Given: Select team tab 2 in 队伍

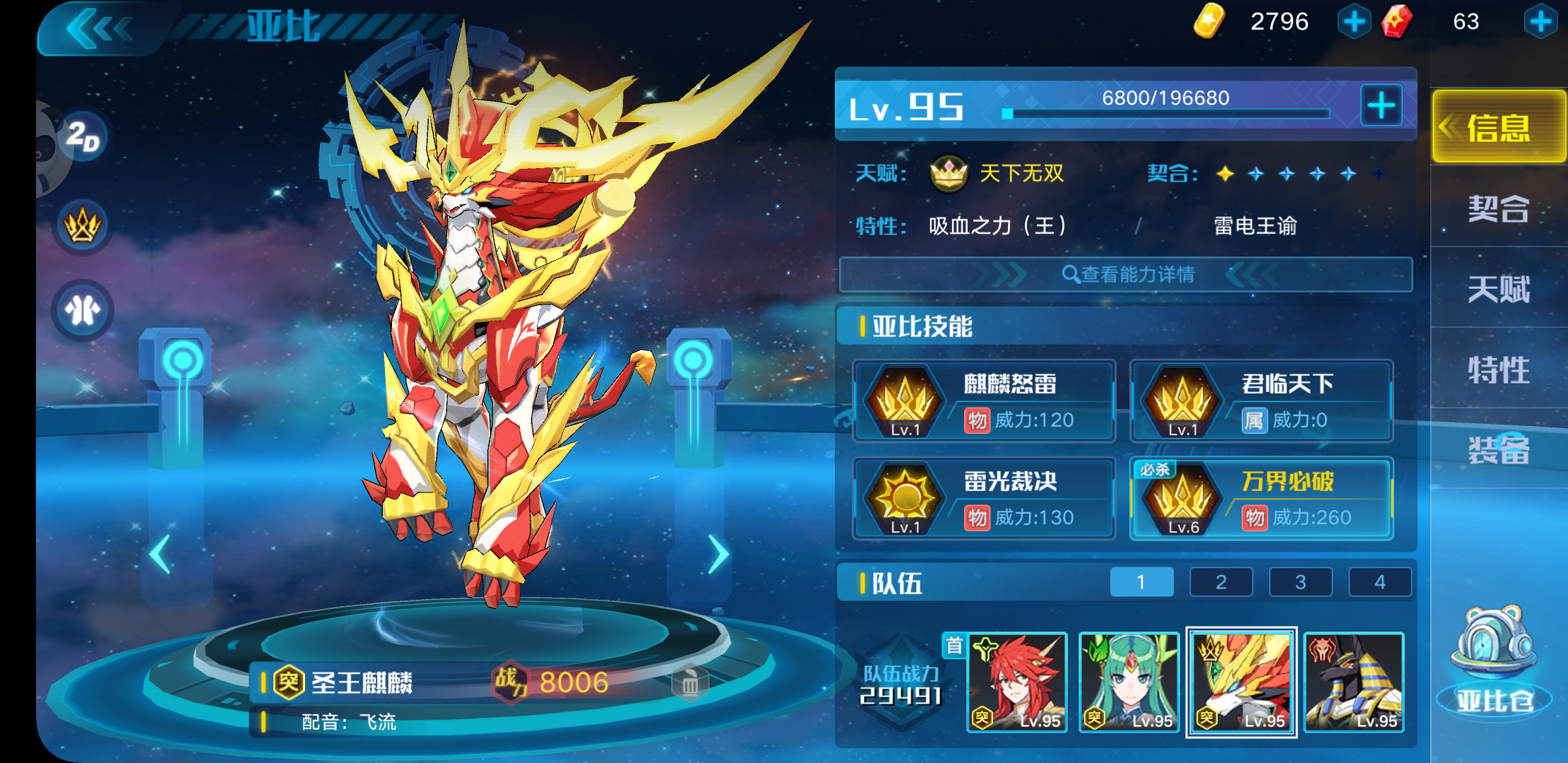Looking at the screenshot, I should [1221, 581].
